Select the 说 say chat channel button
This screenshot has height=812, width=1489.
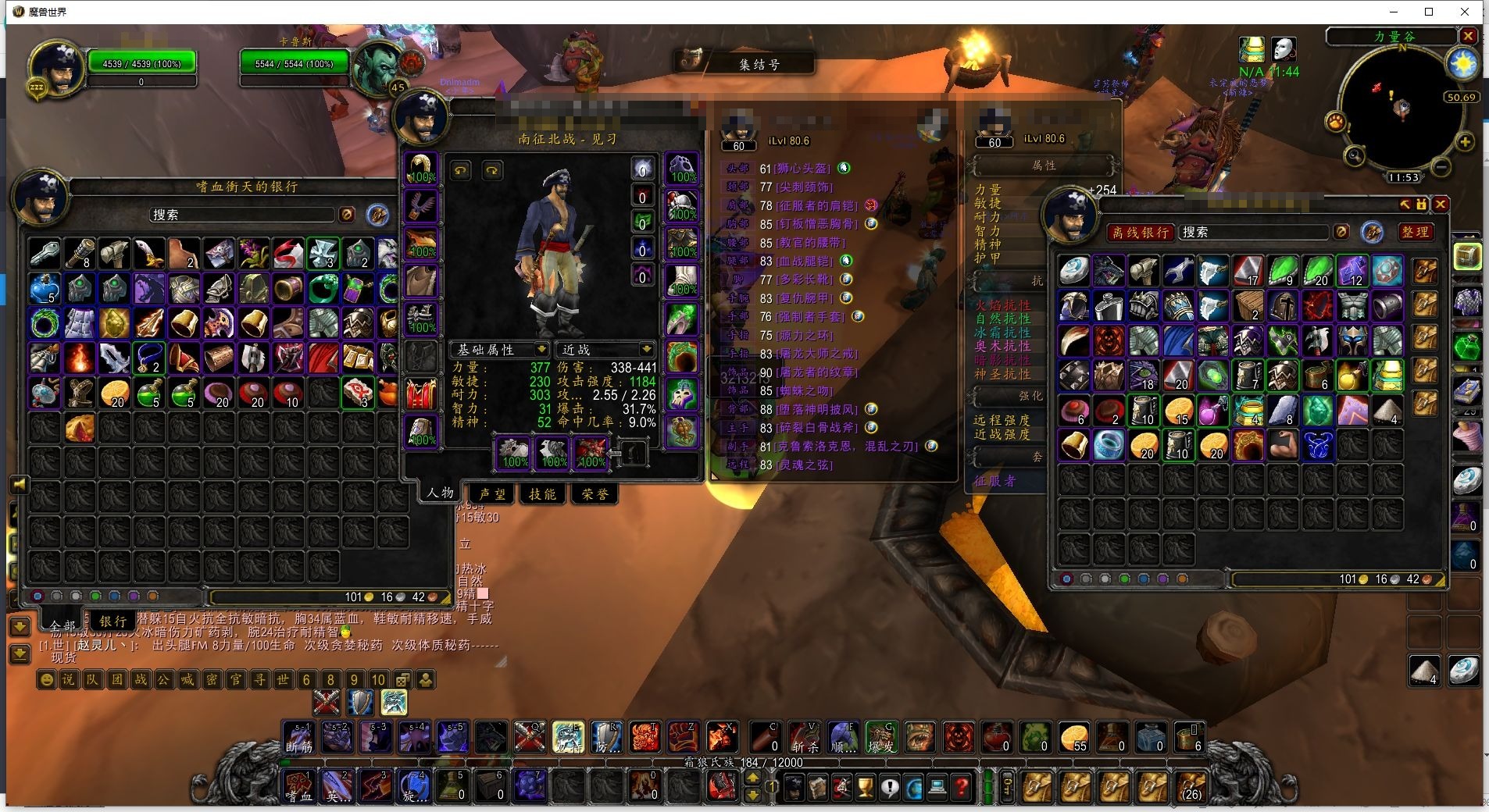pyautogui.click(x=69, y=679)
